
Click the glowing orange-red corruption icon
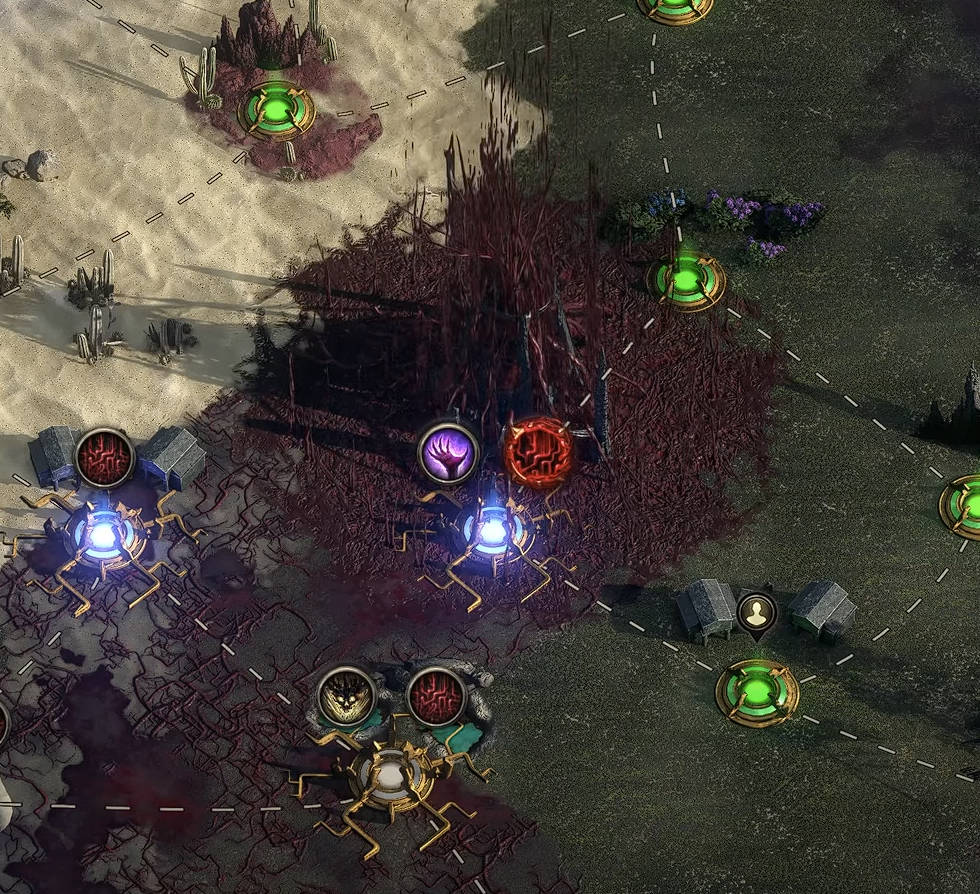[537, 452]
